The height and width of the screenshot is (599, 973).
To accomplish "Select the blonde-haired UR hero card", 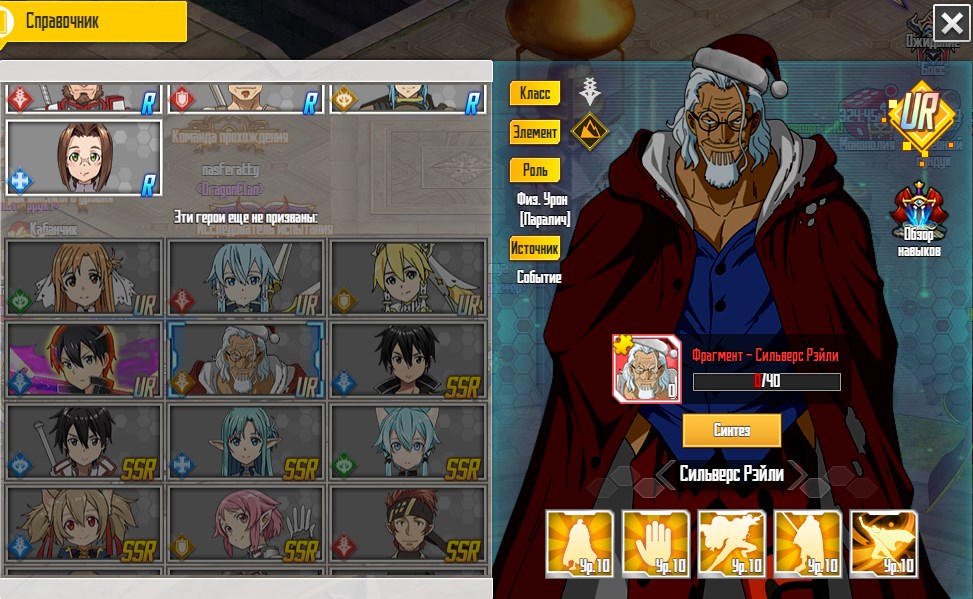I will point(408,277).
